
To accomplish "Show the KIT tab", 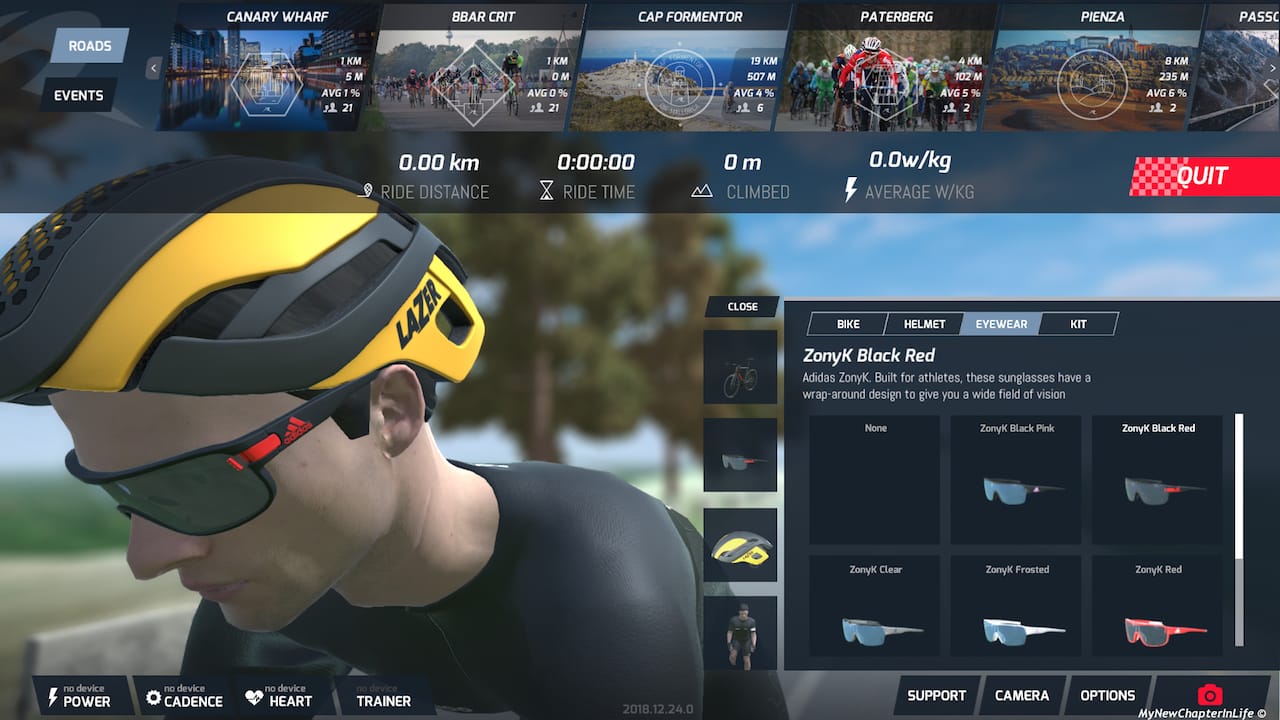I will click(x=1078, y=324).
